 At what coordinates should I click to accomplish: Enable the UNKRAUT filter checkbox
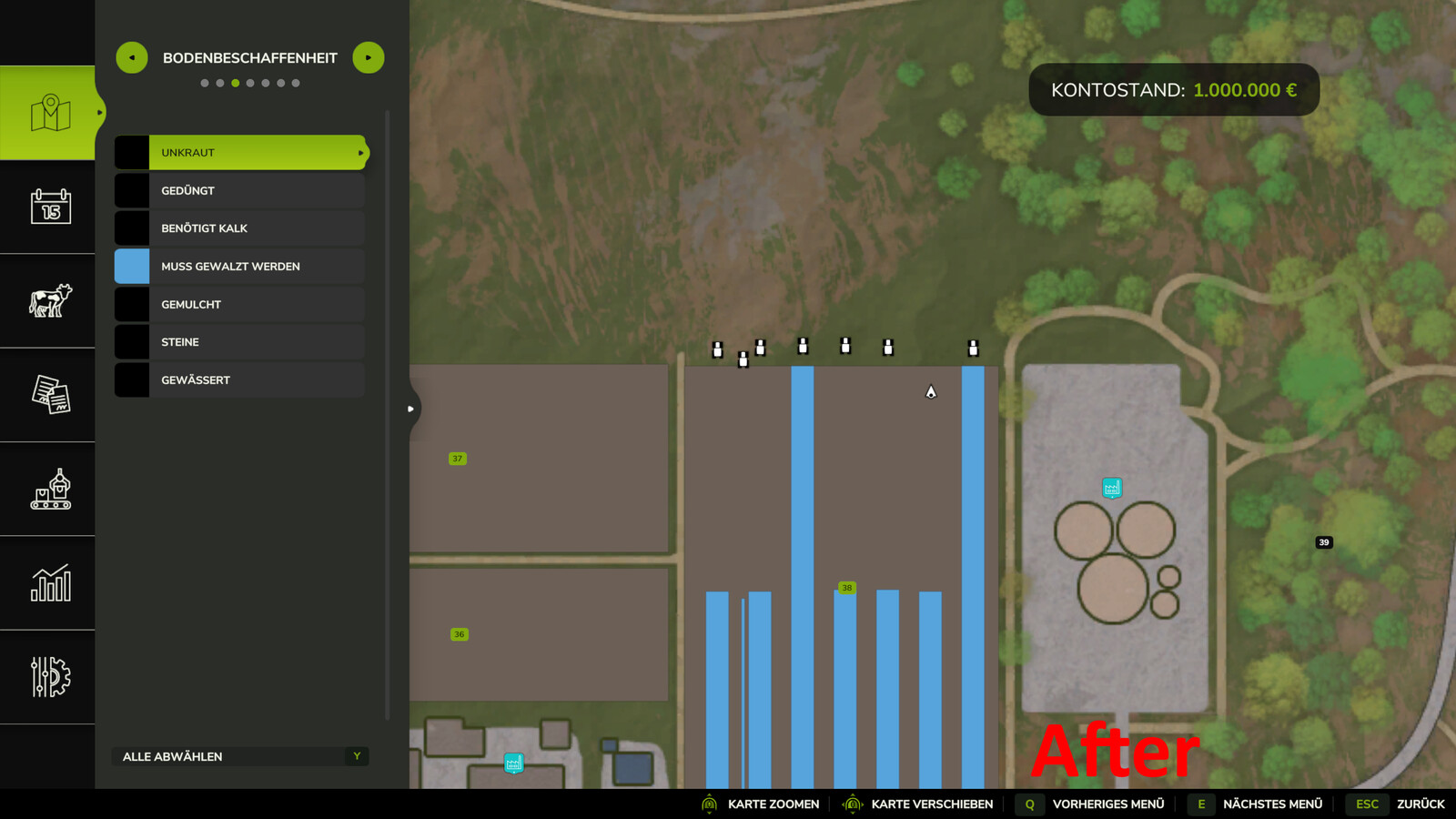pyautogui.click(x=131, y=152)
